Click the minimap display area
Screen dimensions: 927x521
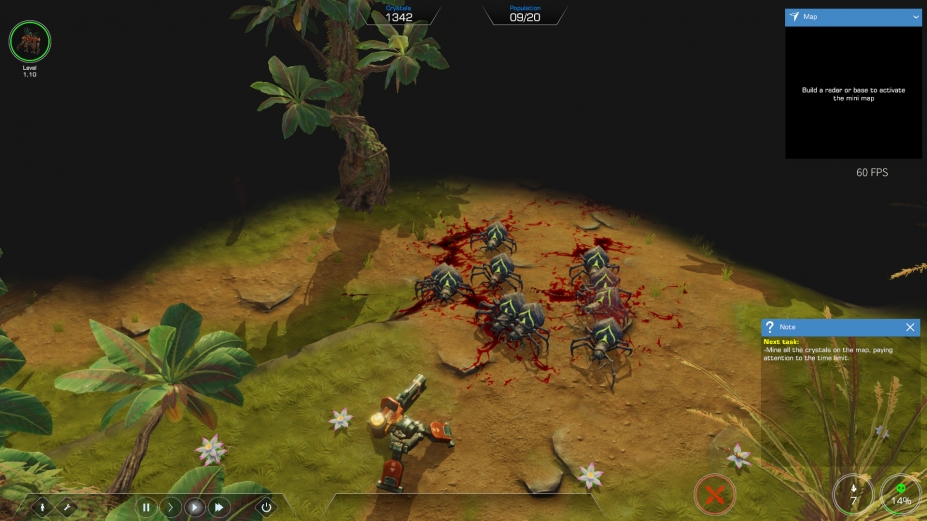(853, 92)
